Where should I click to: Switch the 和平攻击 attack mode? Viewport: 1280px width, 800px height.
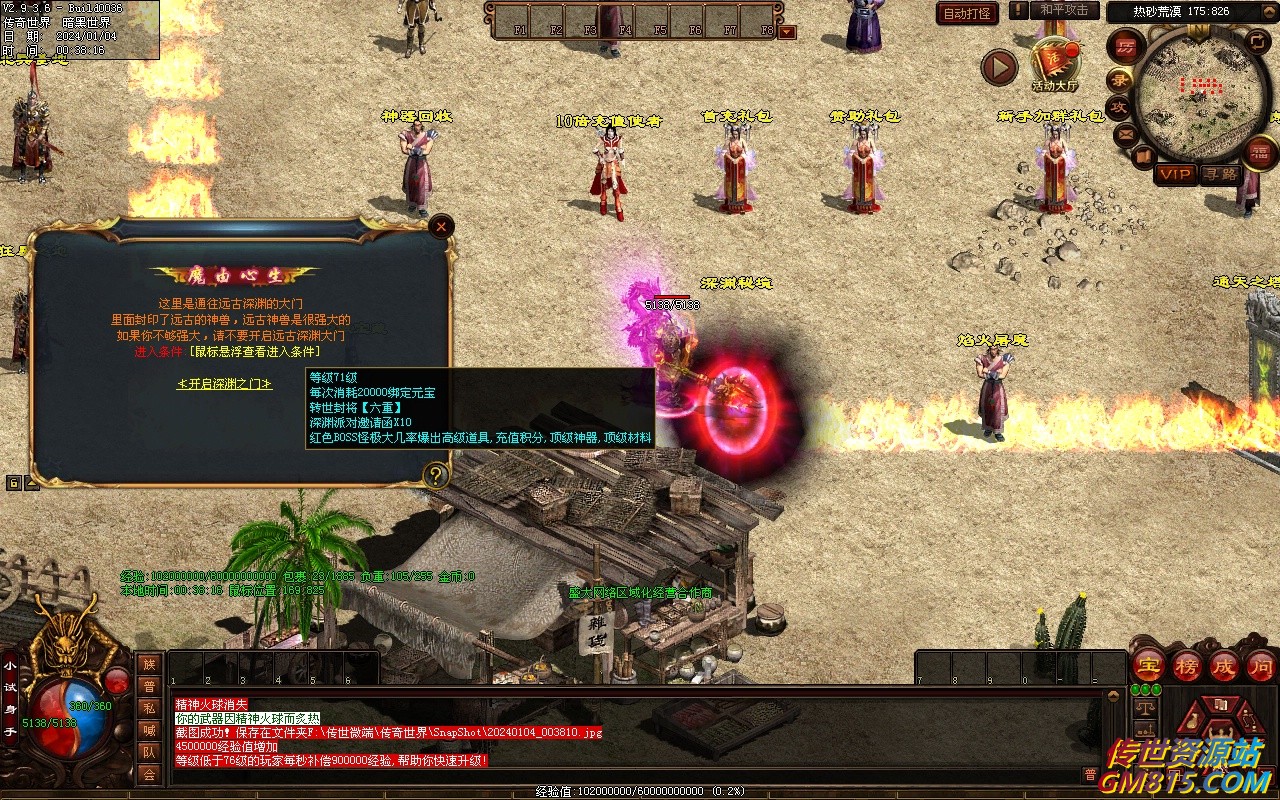(x=1063, y=10)
